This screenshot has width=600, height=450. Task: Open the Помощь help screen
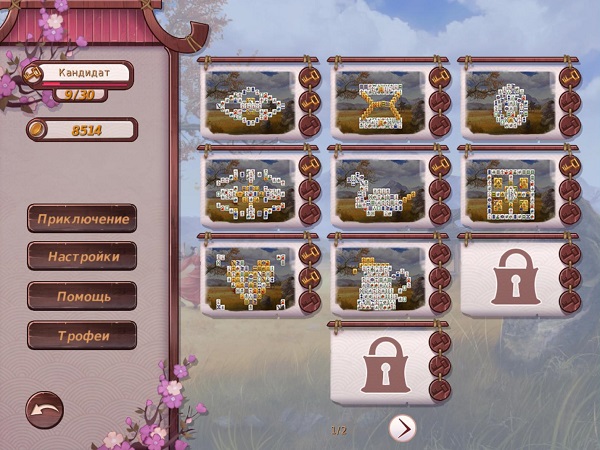(82, 296)
